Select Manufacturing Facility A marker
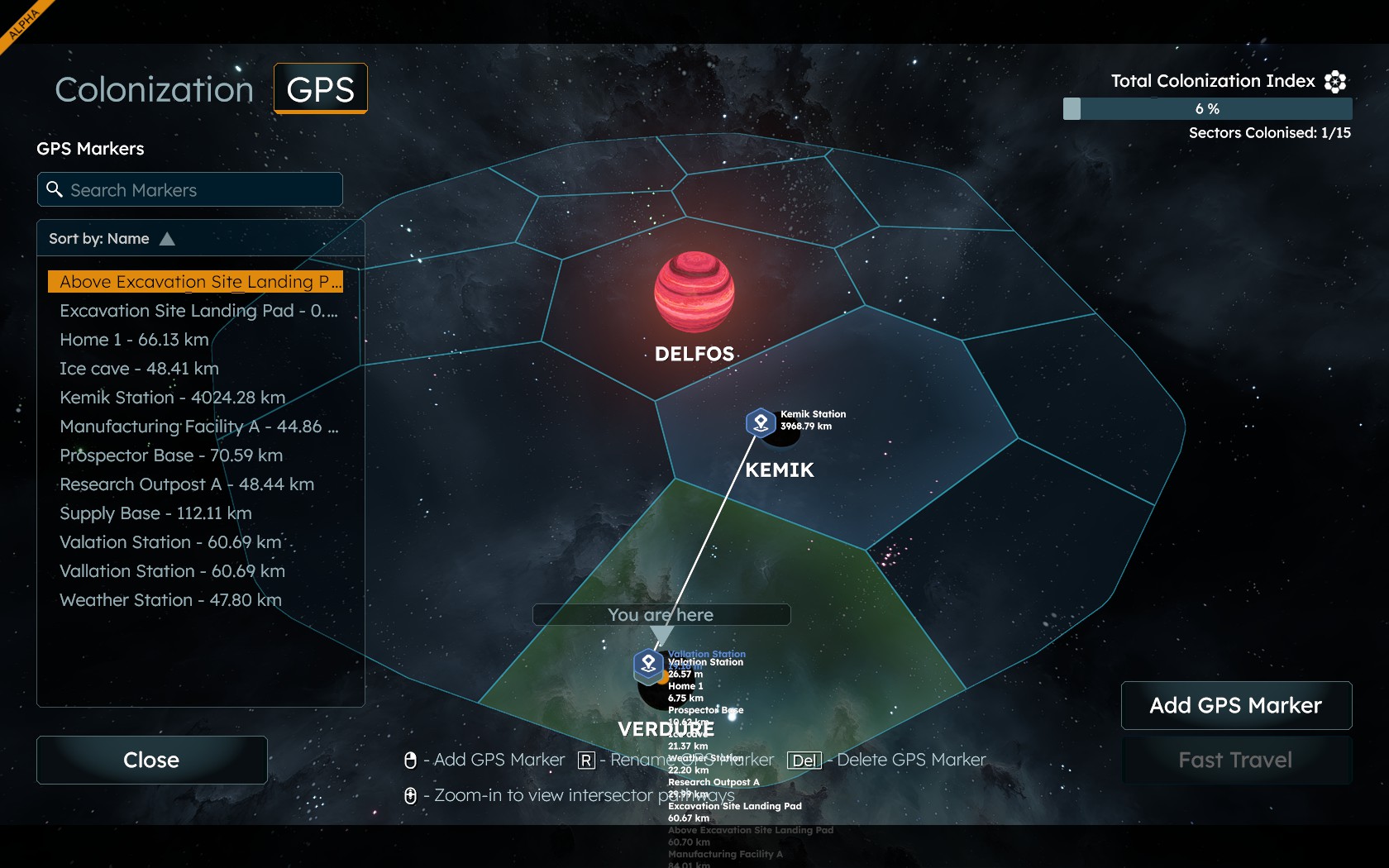This screenshot has width=1389, height=868. [x=198, y=427]
